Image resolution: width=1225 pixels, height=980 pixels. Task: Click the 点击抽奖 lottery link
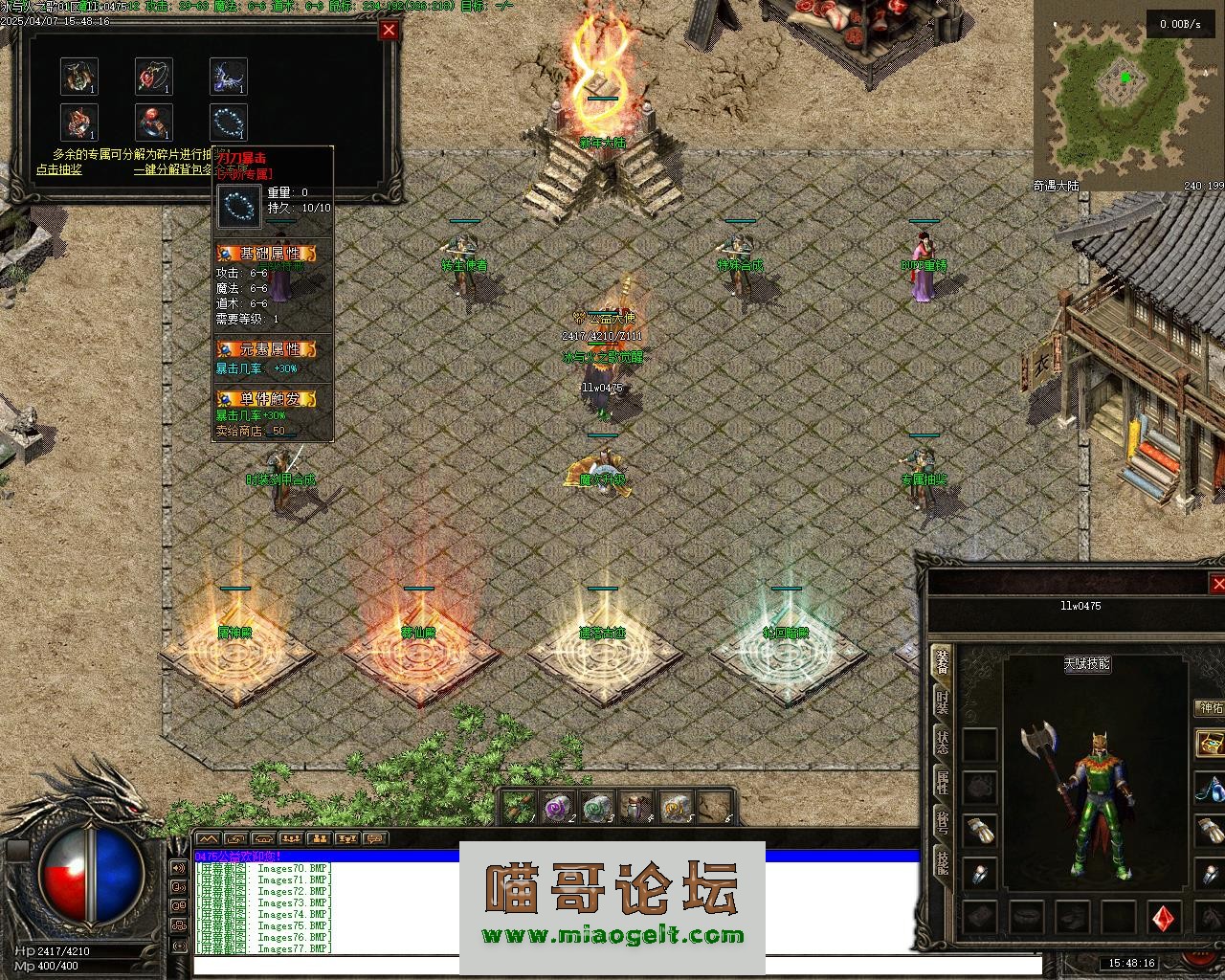point(58,169)
